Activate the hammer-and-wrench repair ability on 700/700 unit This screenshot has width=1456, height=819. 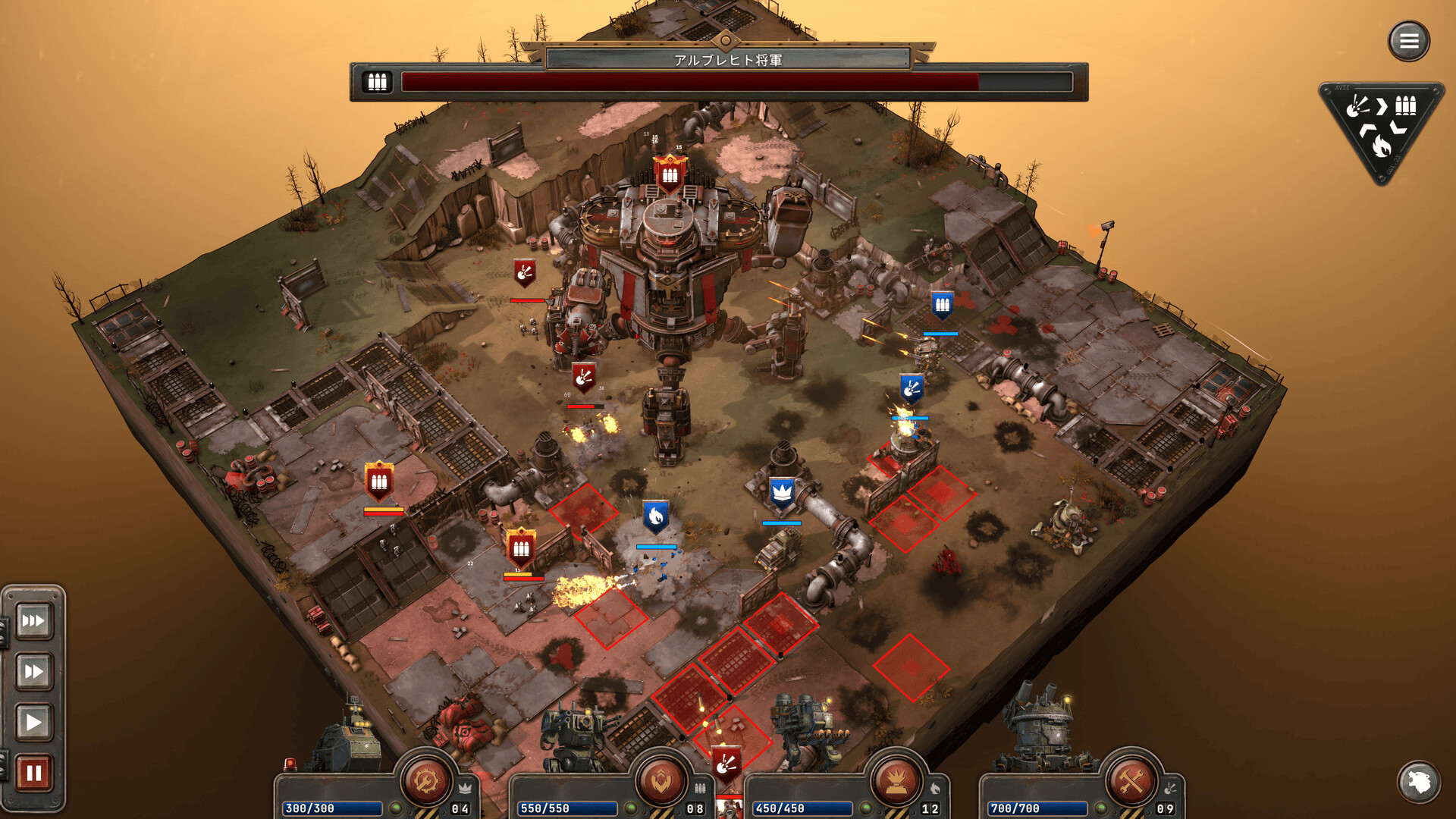[1131, 780]
